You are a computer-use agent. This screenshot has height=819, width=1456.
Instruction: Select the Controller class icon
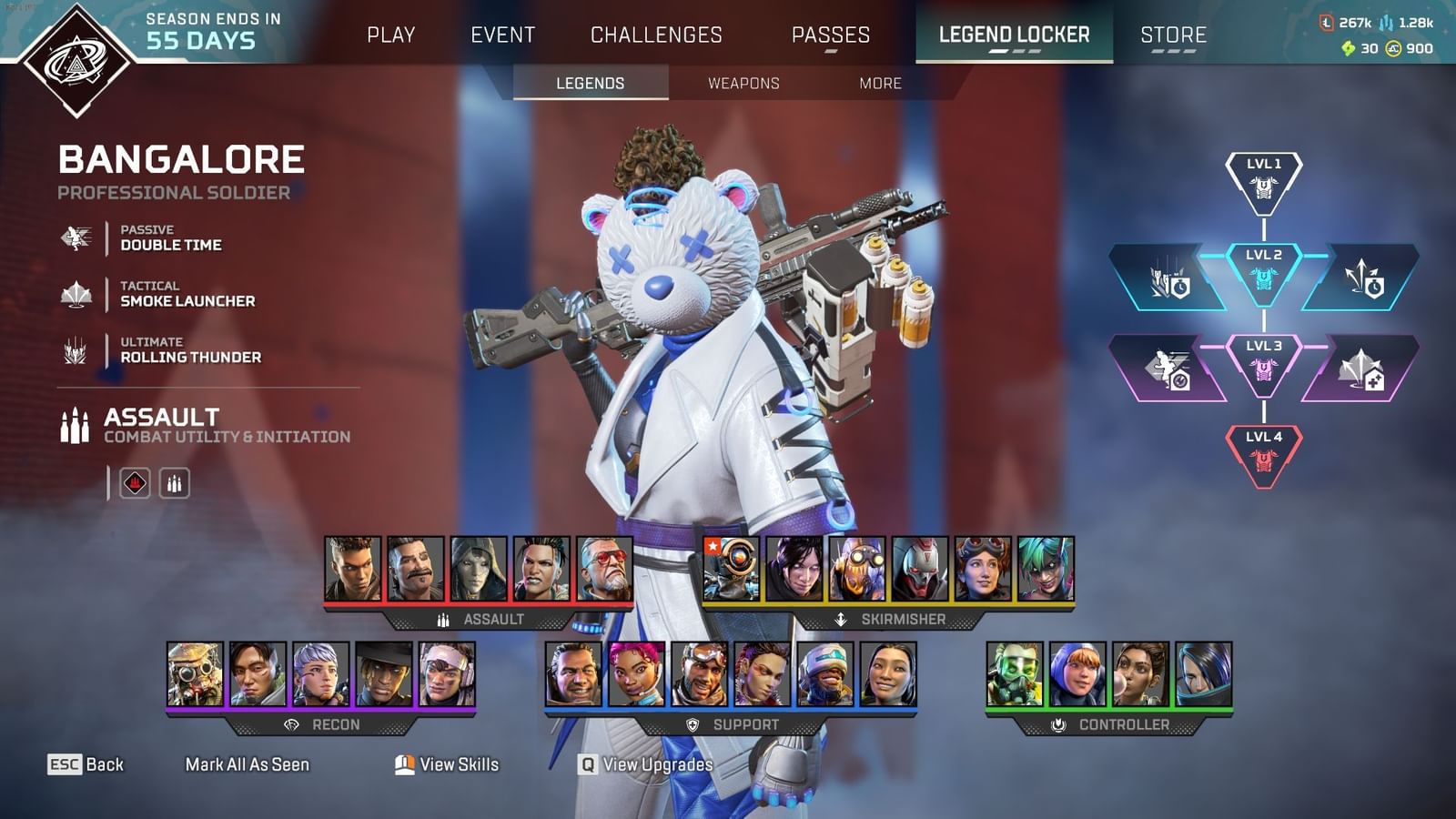point(1058,725)
